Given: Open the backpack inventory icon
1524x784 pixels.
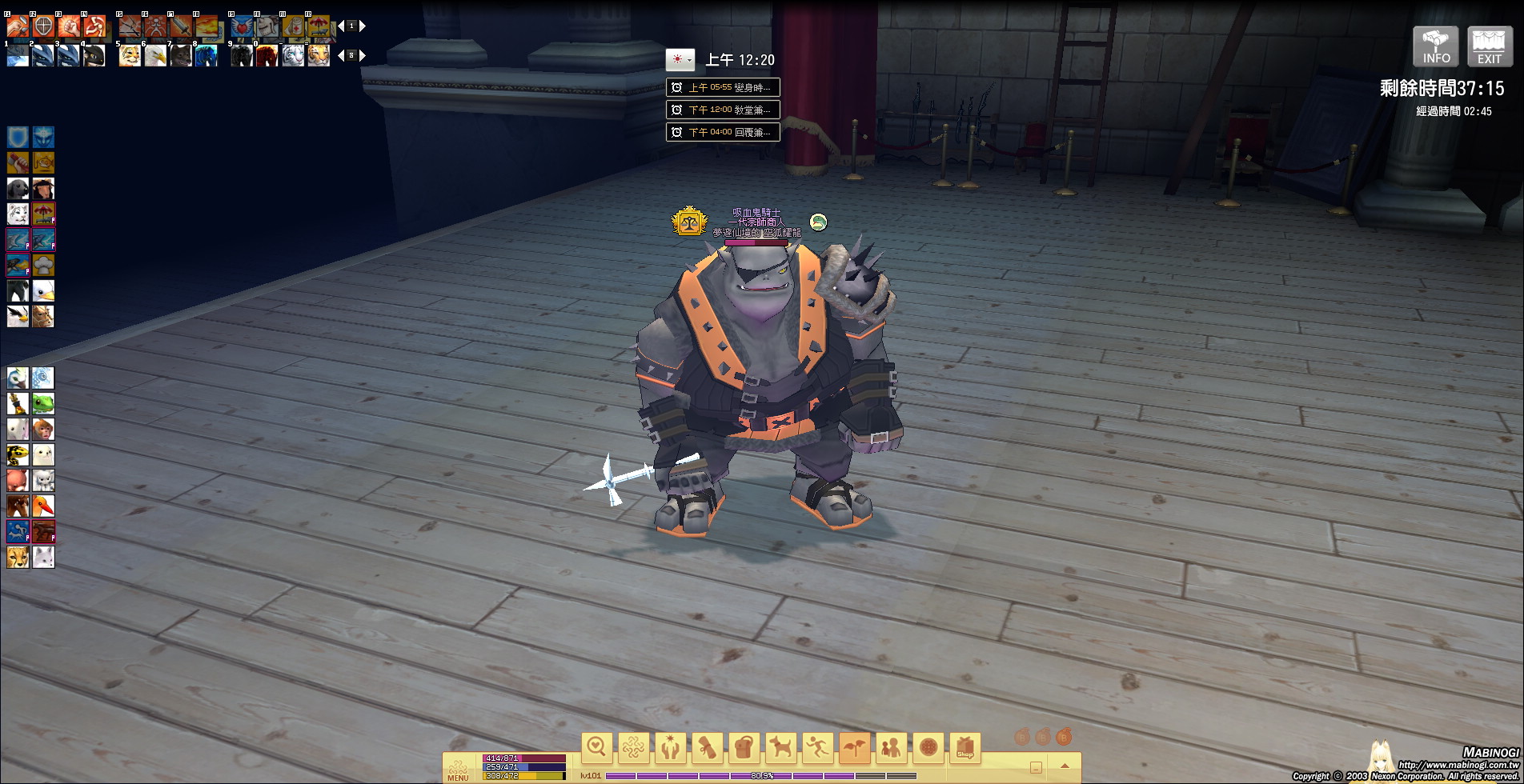Looking at the screenshot, I should click(x=744, y=748).
